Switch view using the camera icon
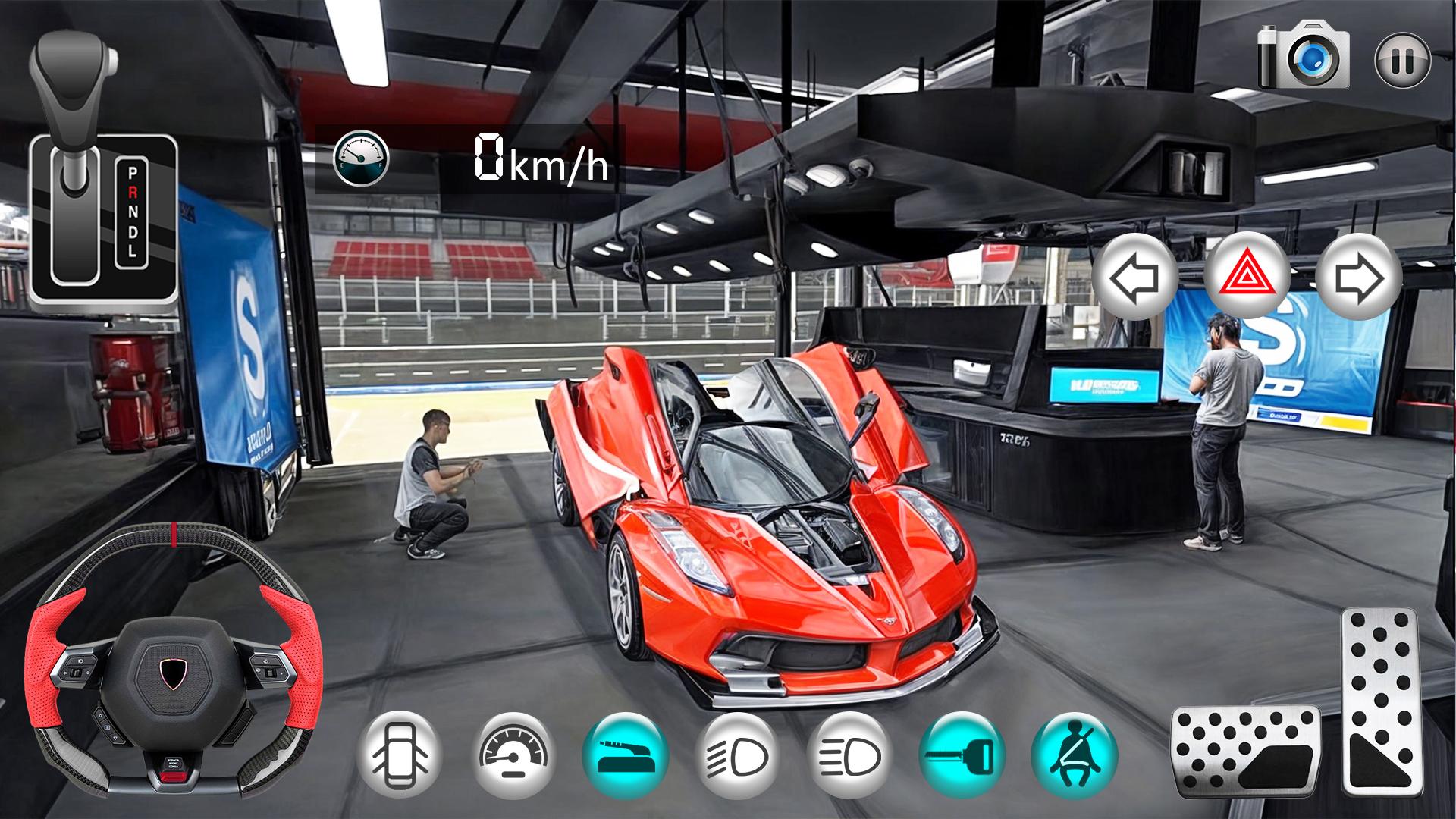Screen dimensions: 1456x819 point(1304,55)
